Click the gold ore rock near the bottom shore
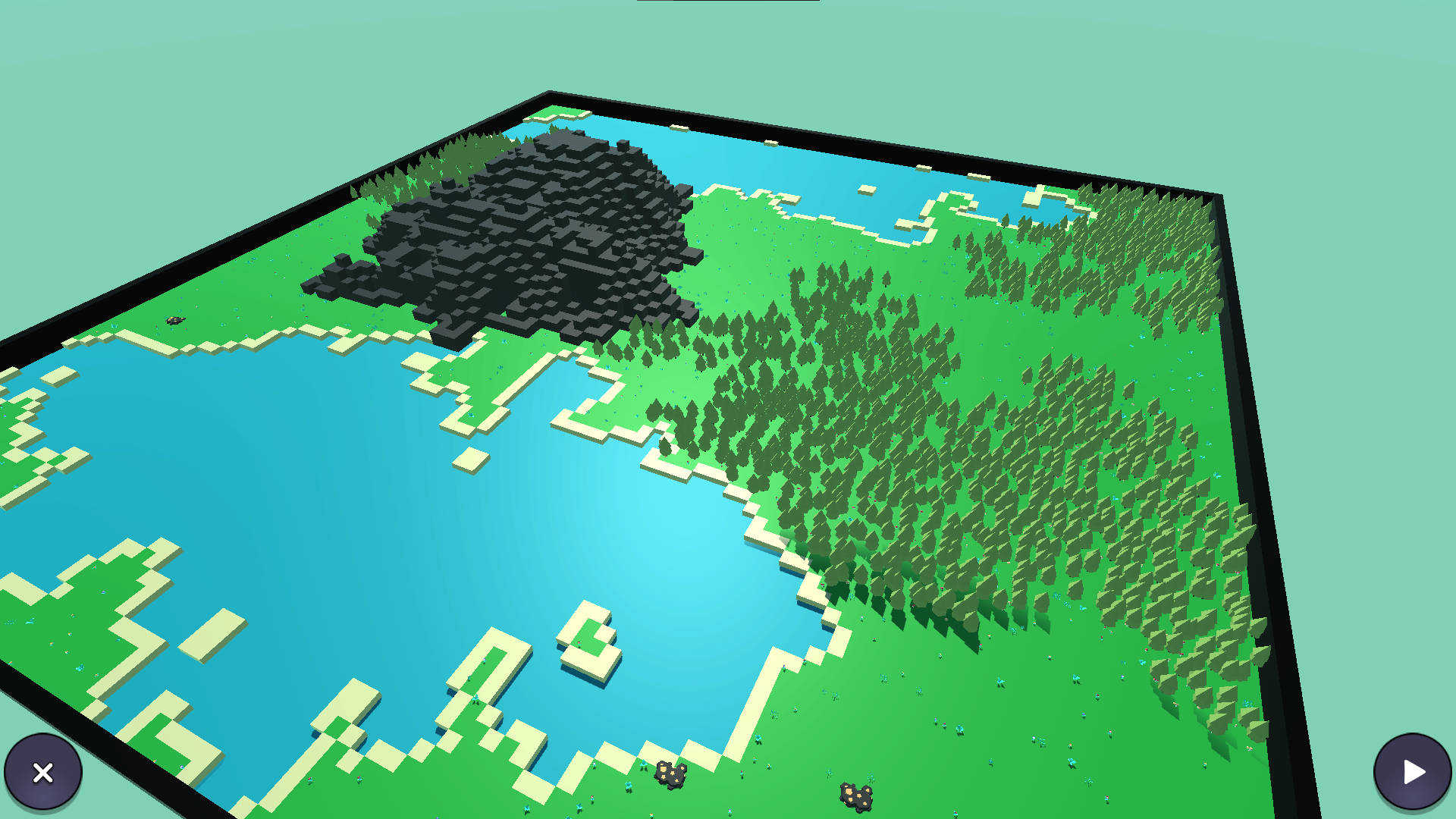The image size is (1456, 819). (x=670, y=775)
